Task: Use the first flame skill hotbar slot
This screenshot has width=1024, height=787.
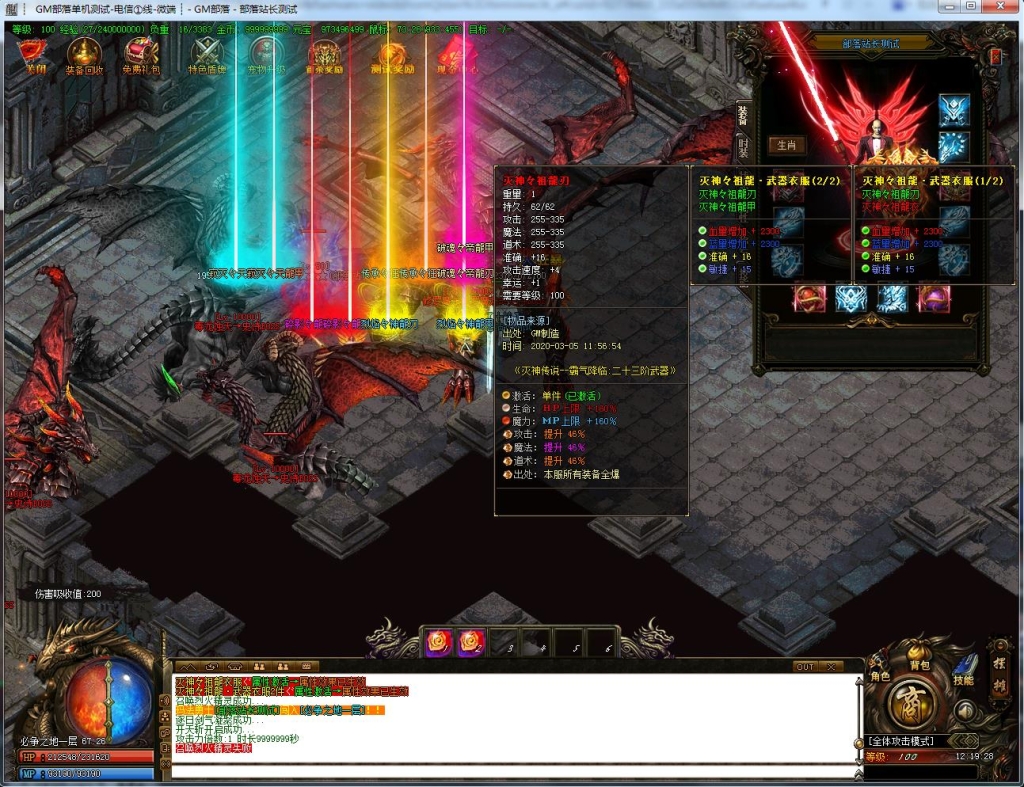Action: [438, 643]
